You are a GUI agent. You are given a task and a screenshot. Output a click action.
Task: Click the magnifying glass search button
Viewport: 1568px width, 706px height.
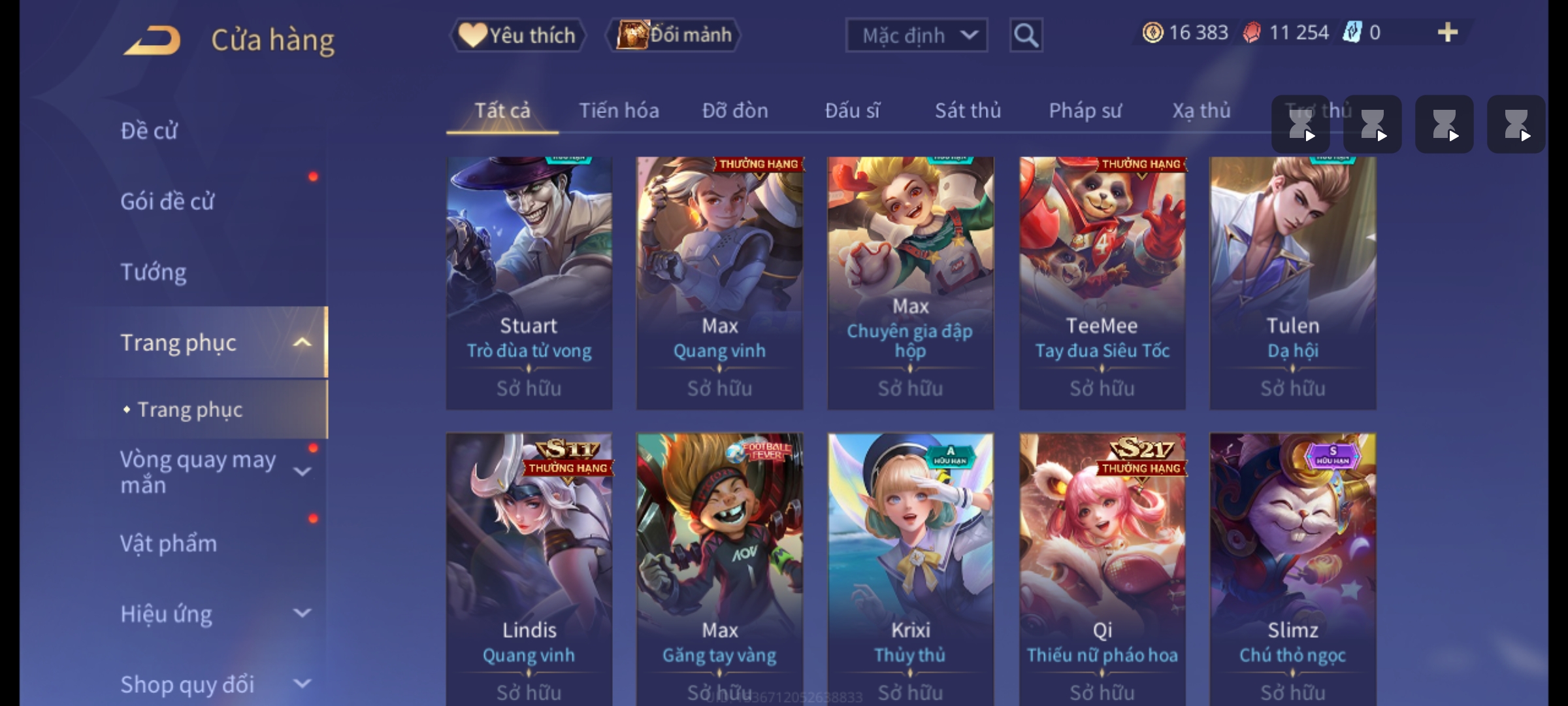[1026, 35]
